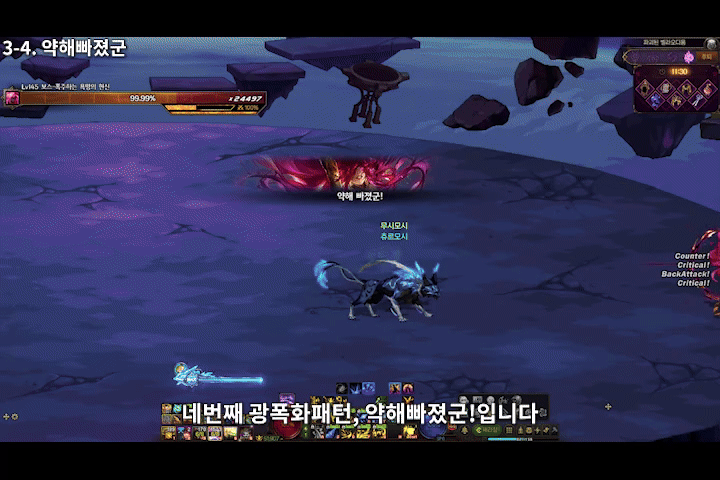720x480 pixels.
Task: Click the pink flower emblem in the dungeon panel
Action: [689, 57]
